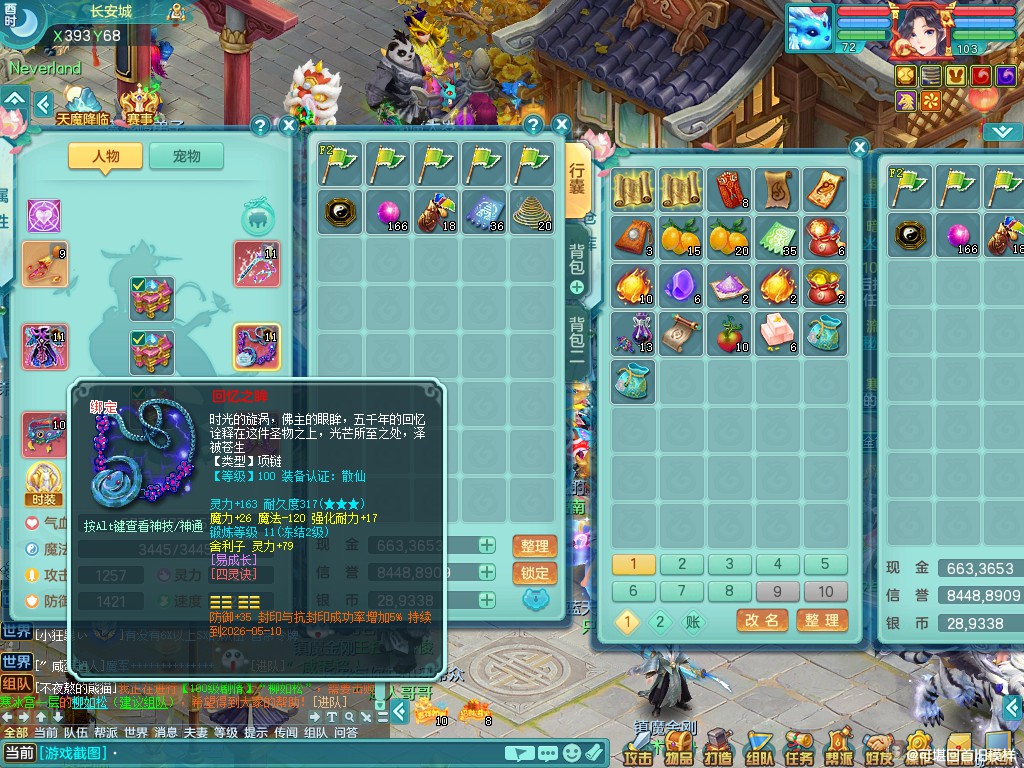
Task: Open warehouse page 5
Action: [825, 564]
